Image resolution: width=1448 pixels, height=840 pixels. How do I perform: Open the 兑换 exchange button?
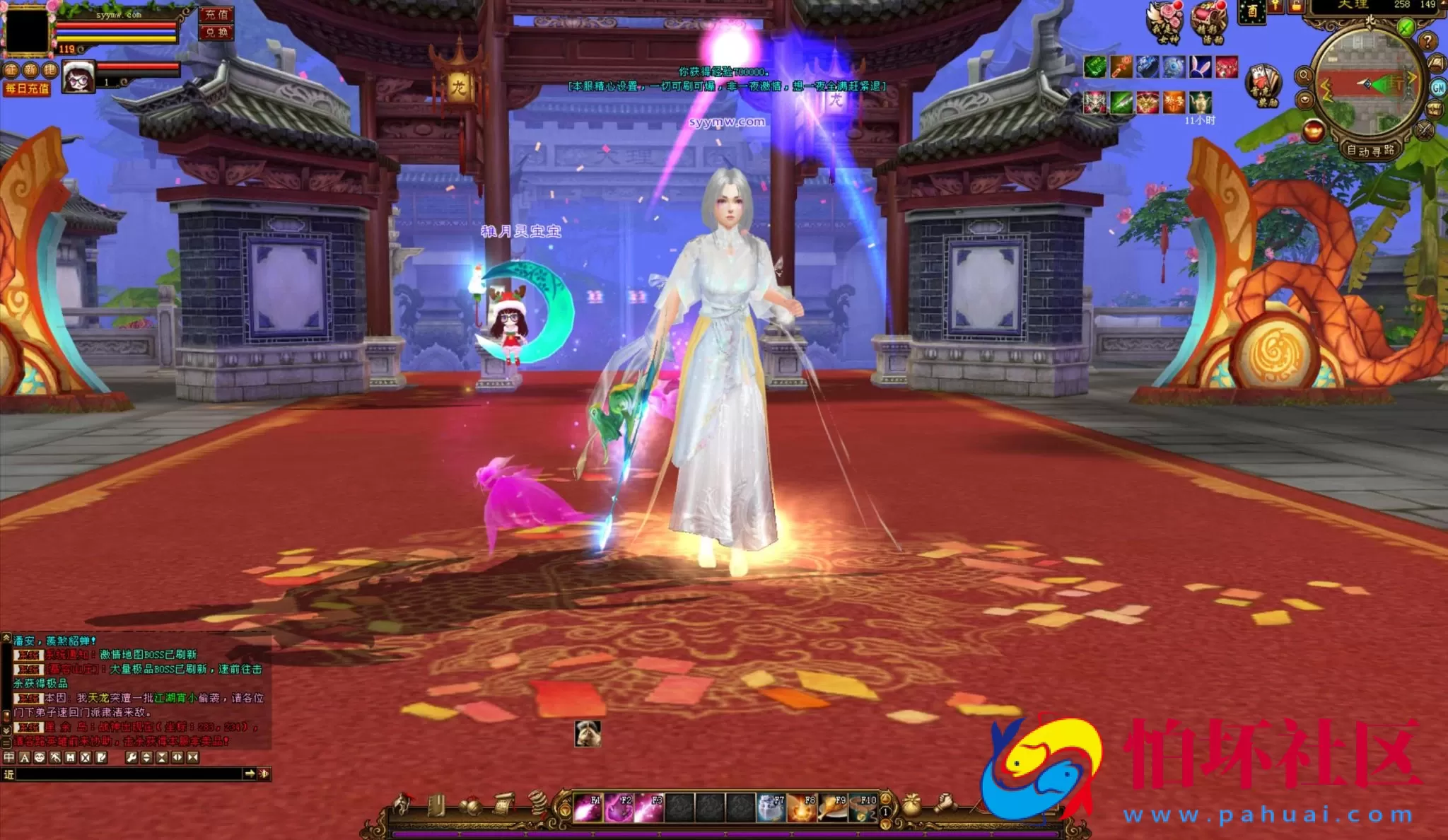pos(216,33)
